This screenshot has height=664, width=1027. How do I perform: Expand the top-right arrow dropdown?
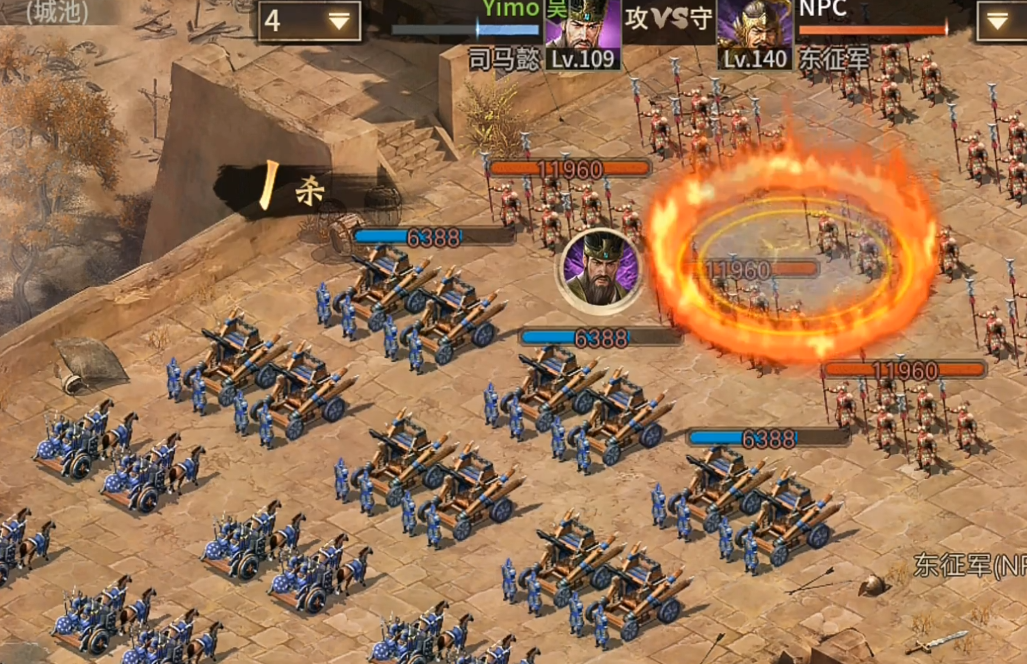999,21
